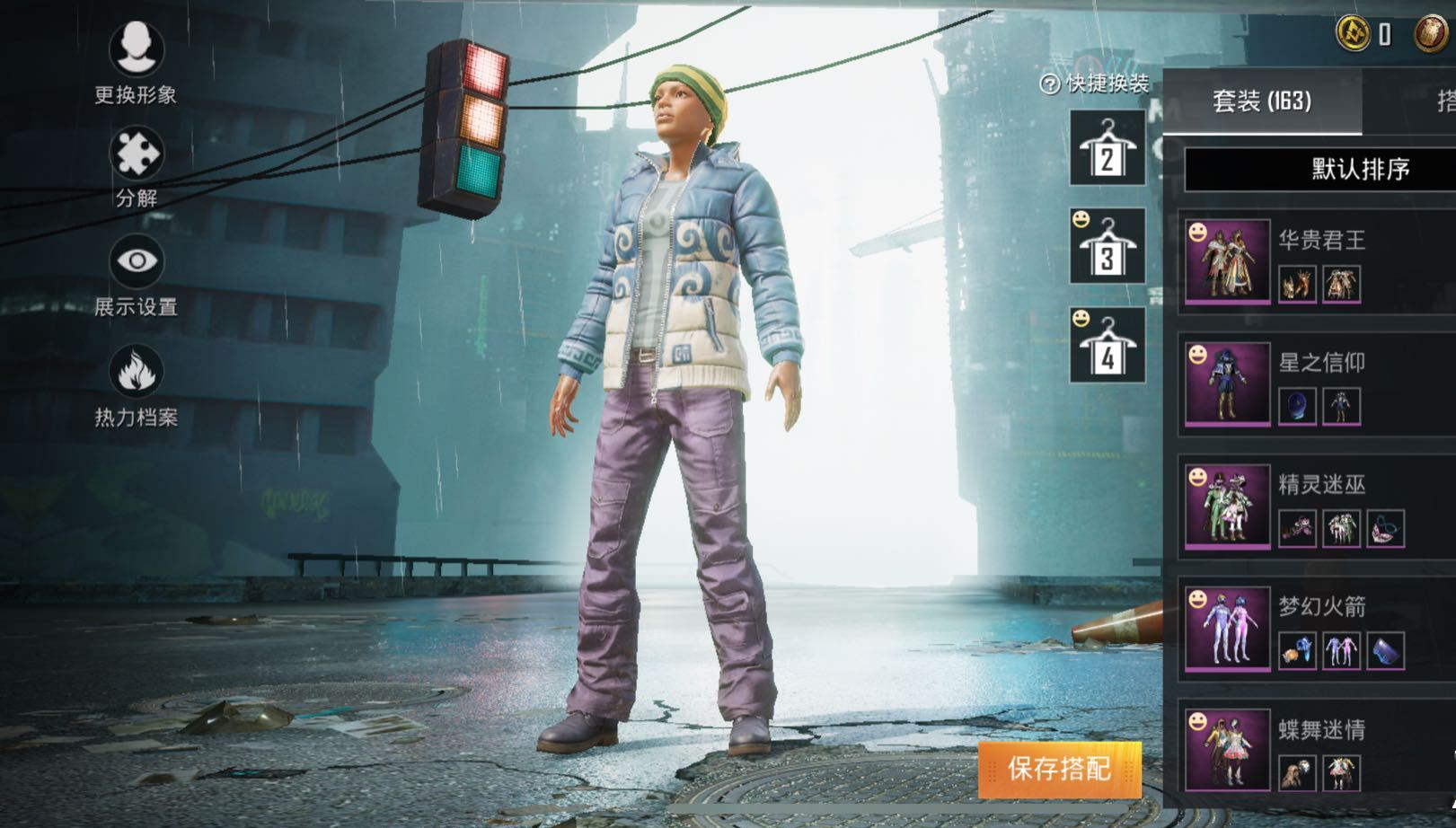Select quick outfit hanger slot 3
This screenshot has height=828, width=1456.
1107,246
